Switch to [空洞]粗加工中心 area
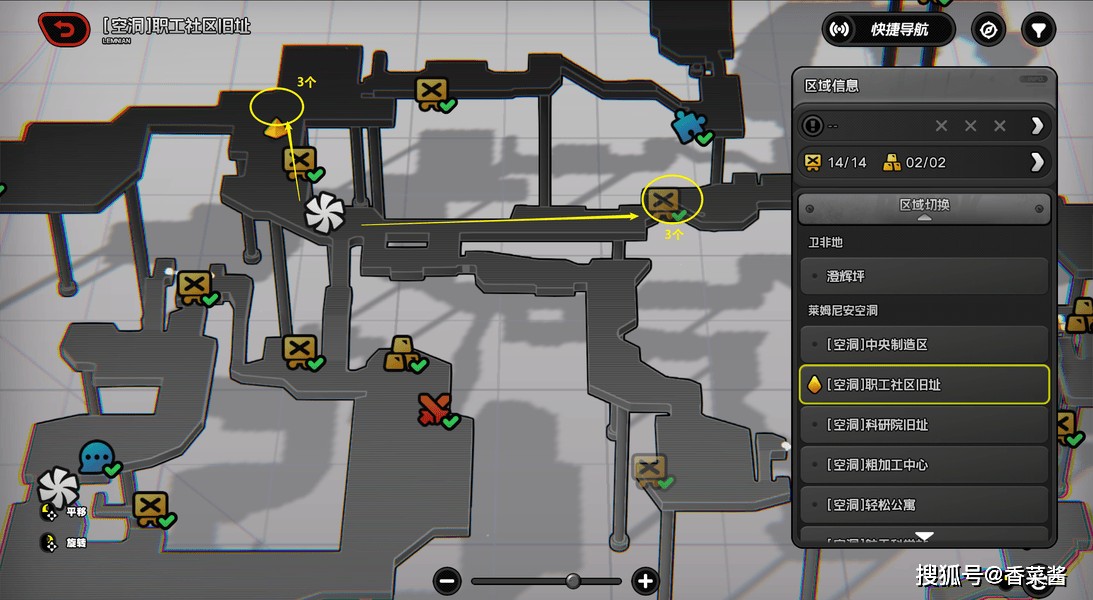The width and height of the screenshot is (1093, 600). click(924, 465)
